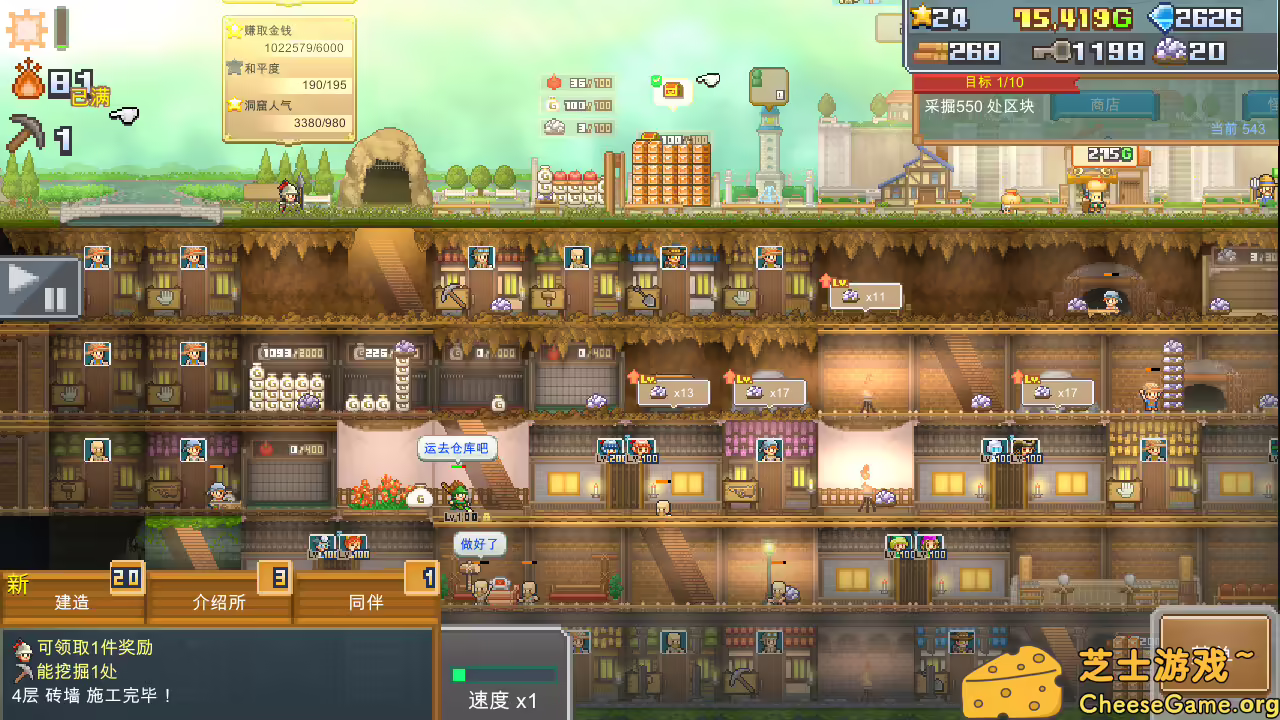Screen dimensions: 1280x720
Task: Claim the reward notice 可领取1件奖励
Action: pos(94,648)
